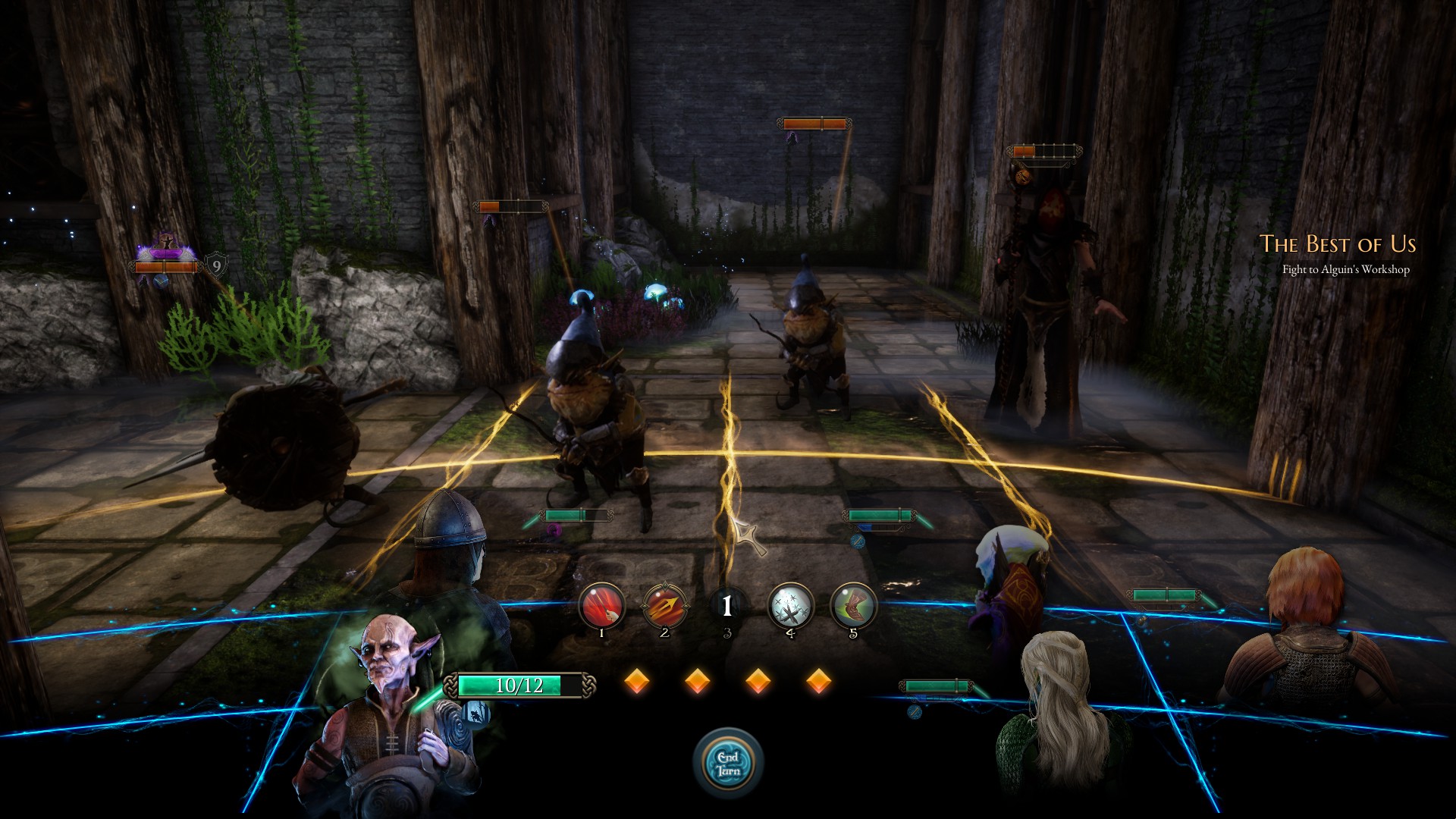Activate the caltrops ability
Screen dimensions: 1456x819
coord(790,606)
